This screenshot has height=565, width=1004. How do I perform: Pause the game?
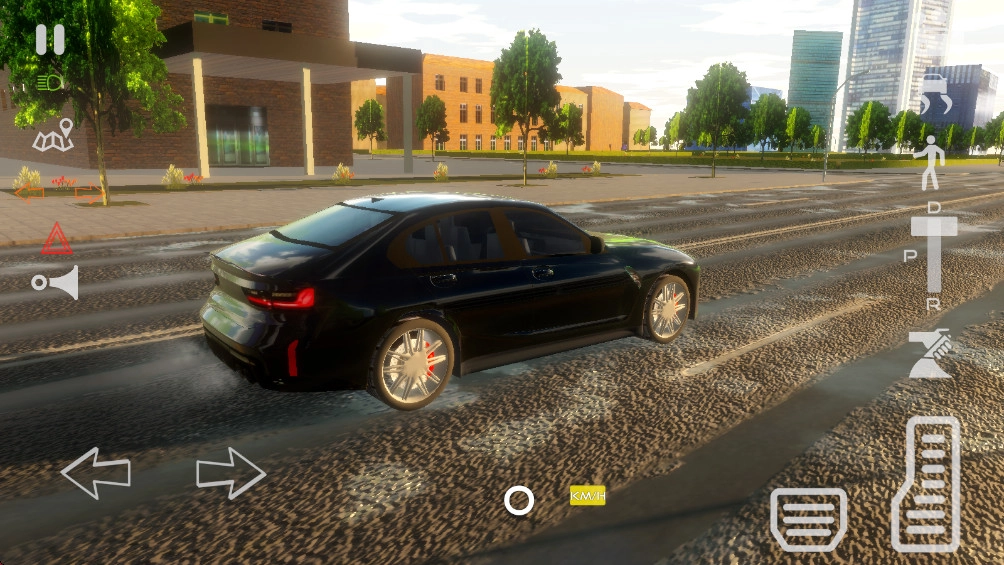[50, 40]
